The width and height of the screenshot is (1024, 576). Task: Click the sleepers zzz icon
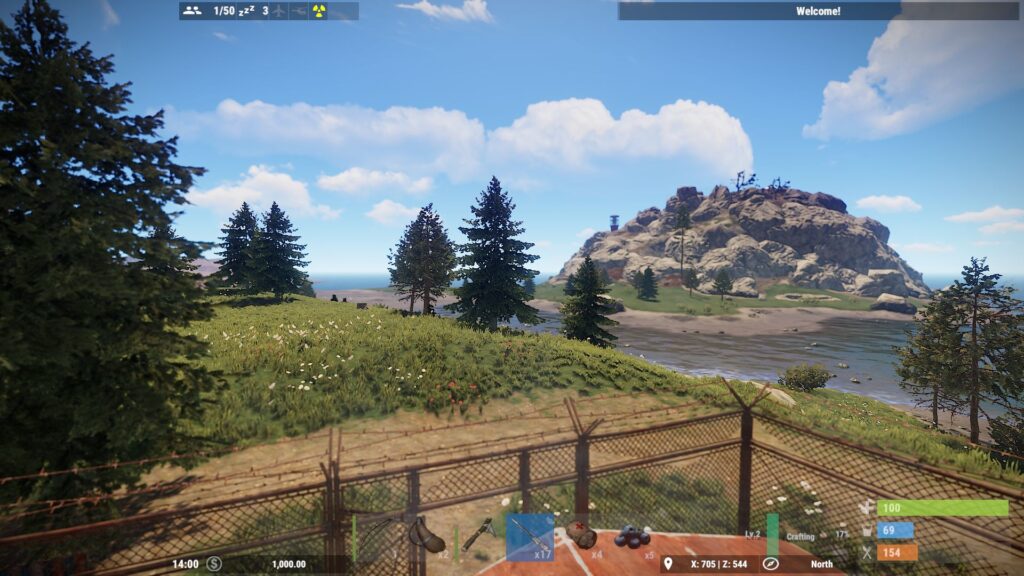pyautogui.click(x=244, y=11)
